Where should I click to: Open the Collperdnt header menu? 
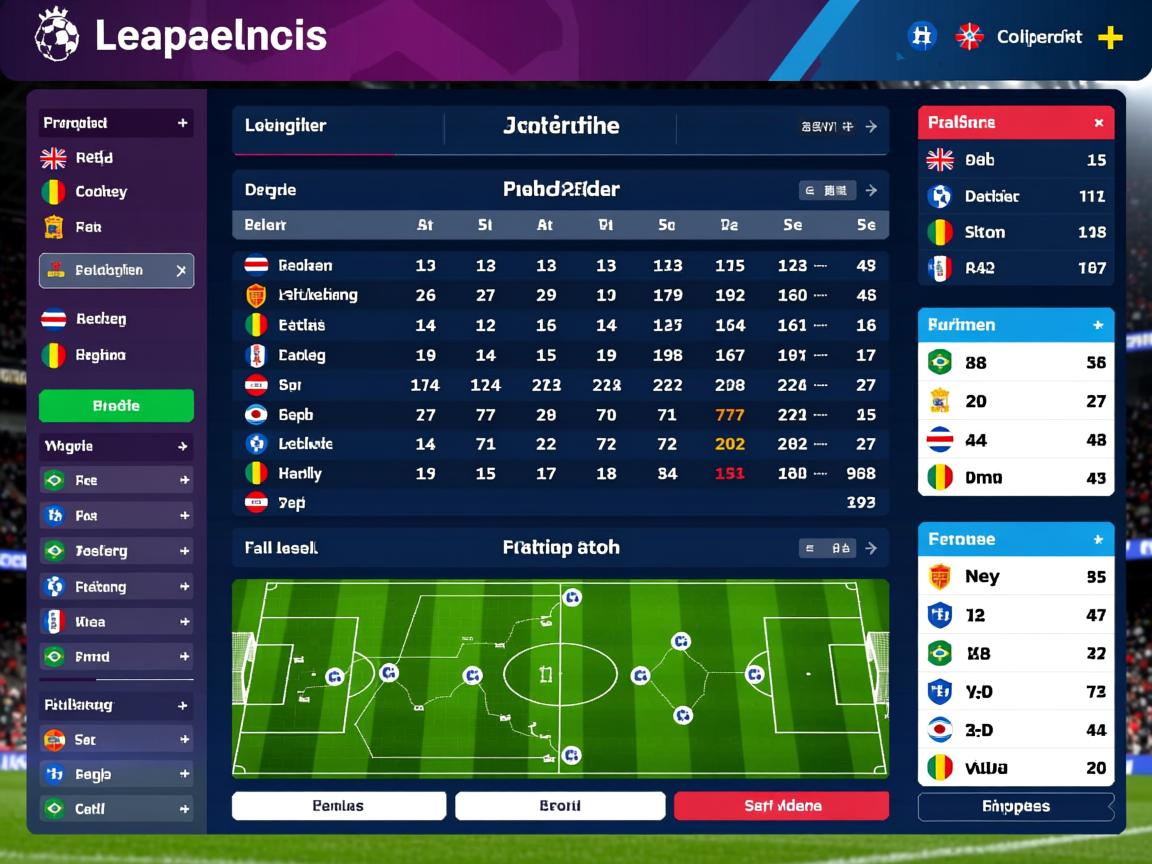click(1039, 38)
